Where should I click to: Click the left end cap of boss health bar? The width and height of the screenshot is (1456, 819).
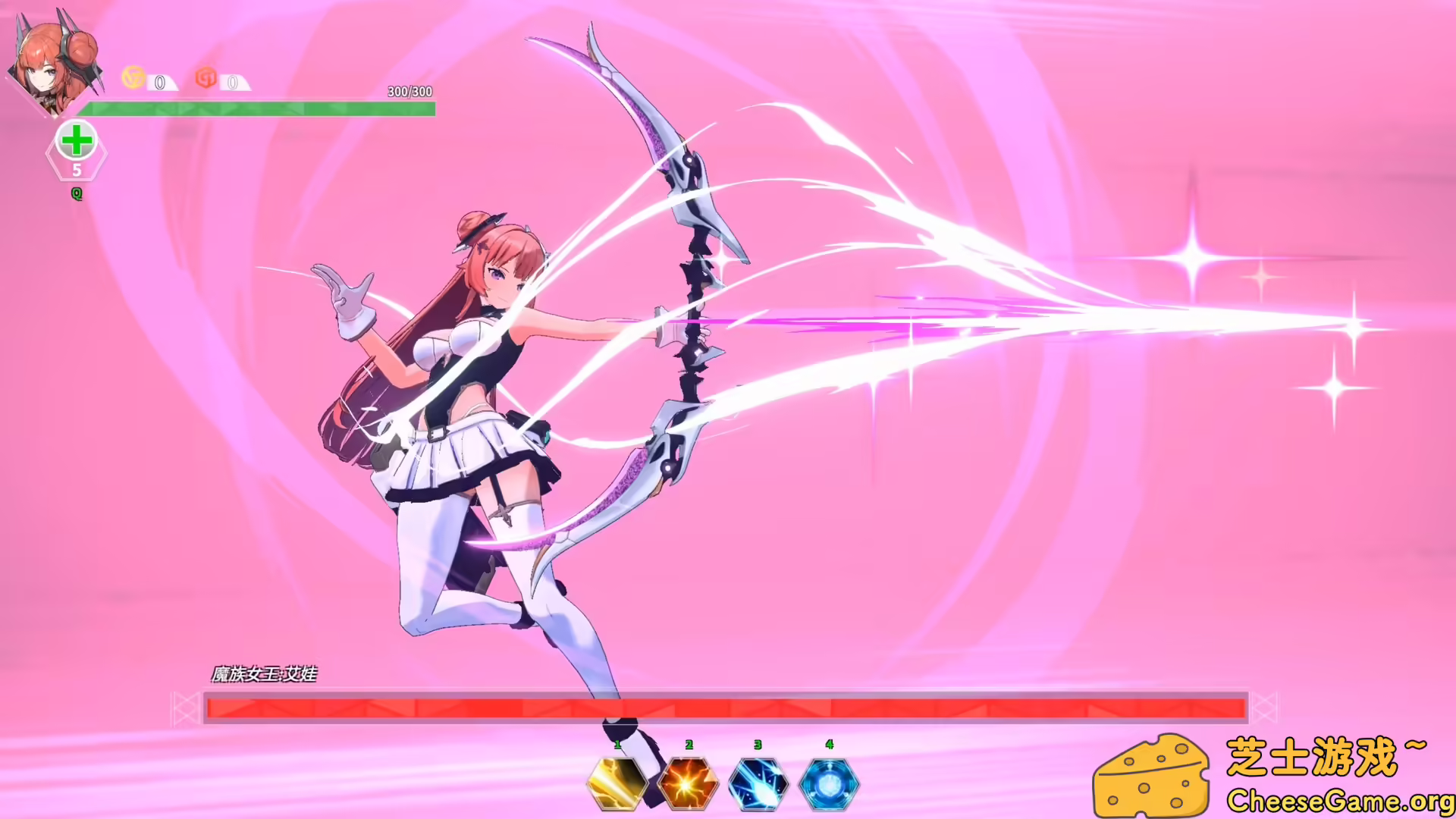[187, 708]
